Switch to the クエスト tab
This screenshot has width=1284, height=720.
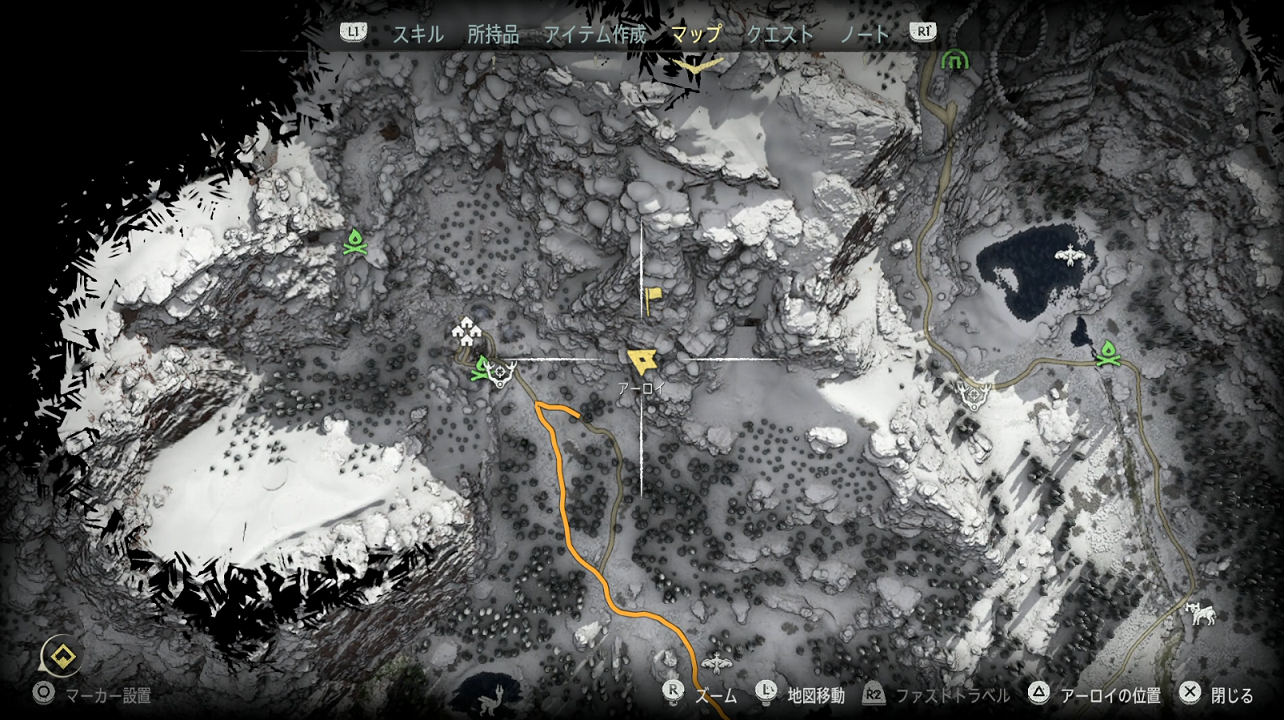coord(779,33)
